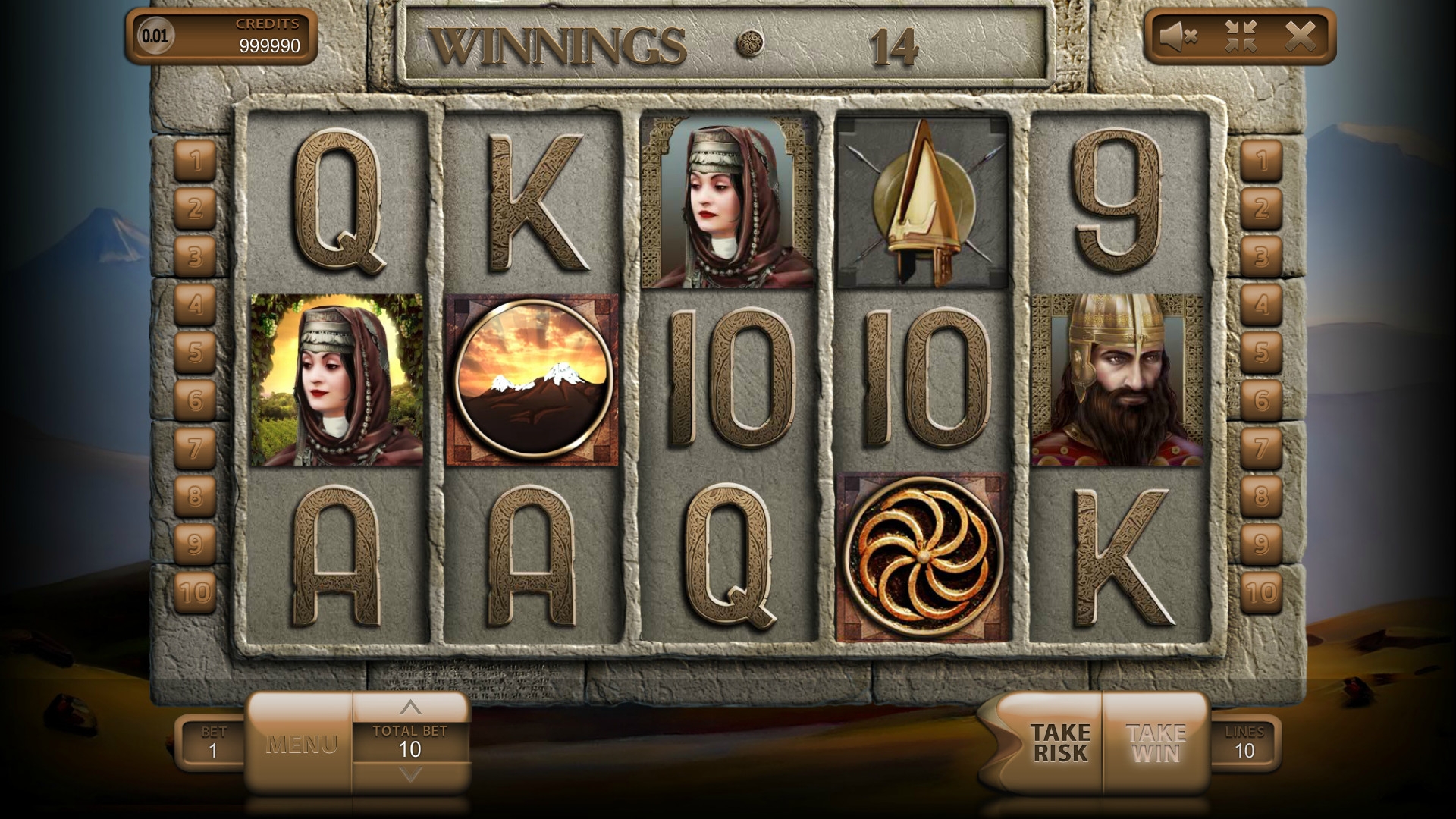
Task: Change the BET per line value
Action: pyautogui.click(x=213, y=743)
